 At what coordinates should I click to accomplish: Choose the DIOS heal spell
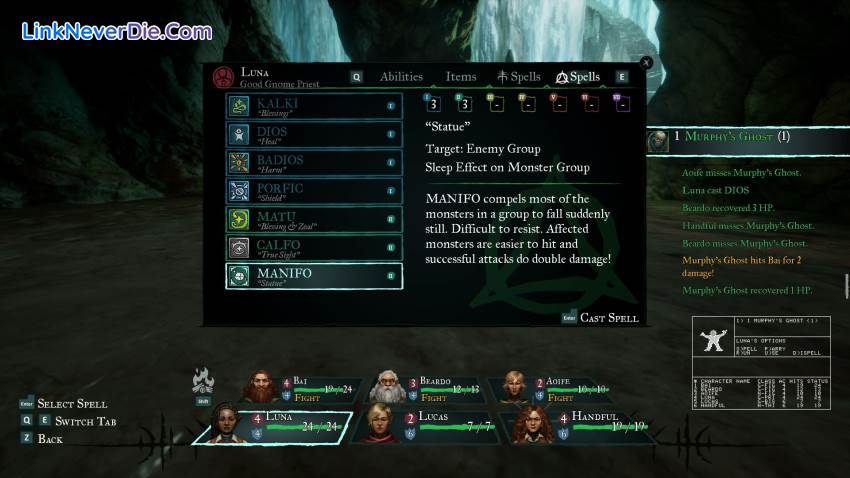click(x=314, y=134)
